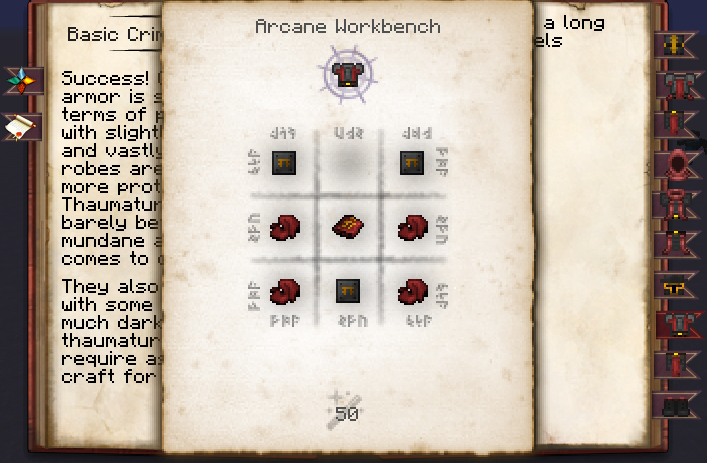Switch to the gold-trimmed plate recipe tab
Viewport: 707px width, 463px height.
(x=676, y=286)
